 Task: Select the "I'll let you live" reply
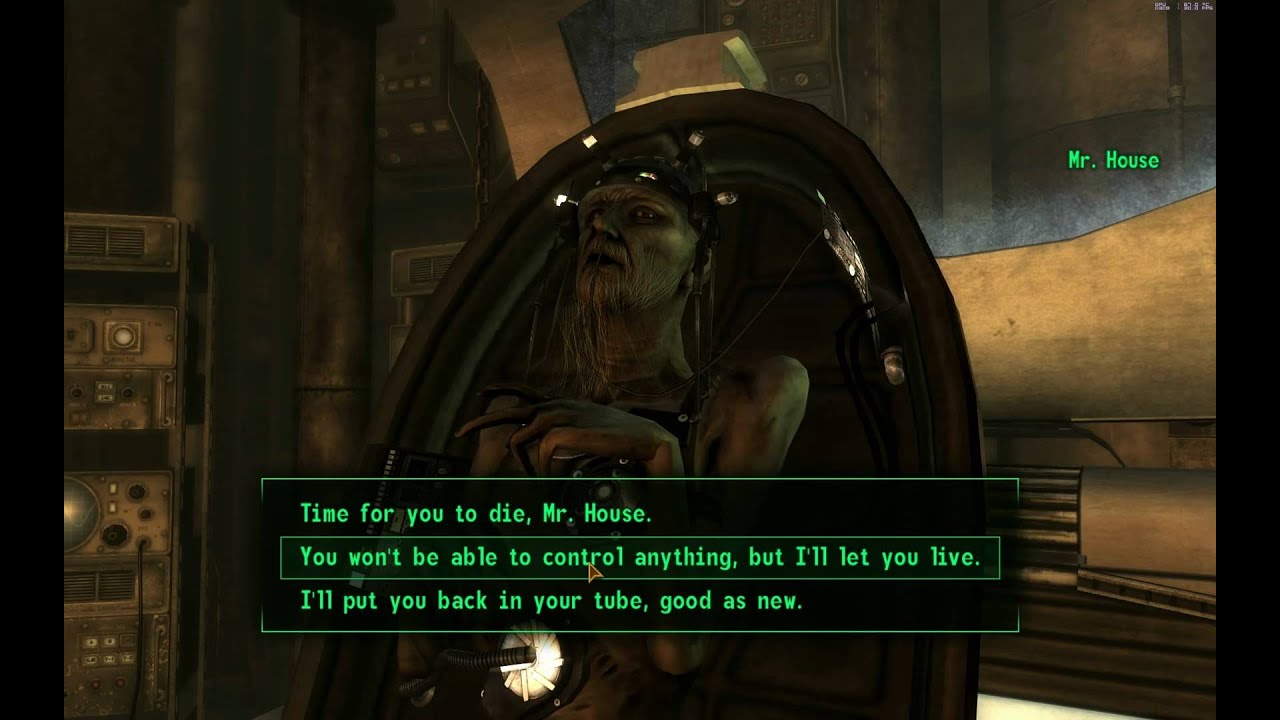tap(640, 558)
